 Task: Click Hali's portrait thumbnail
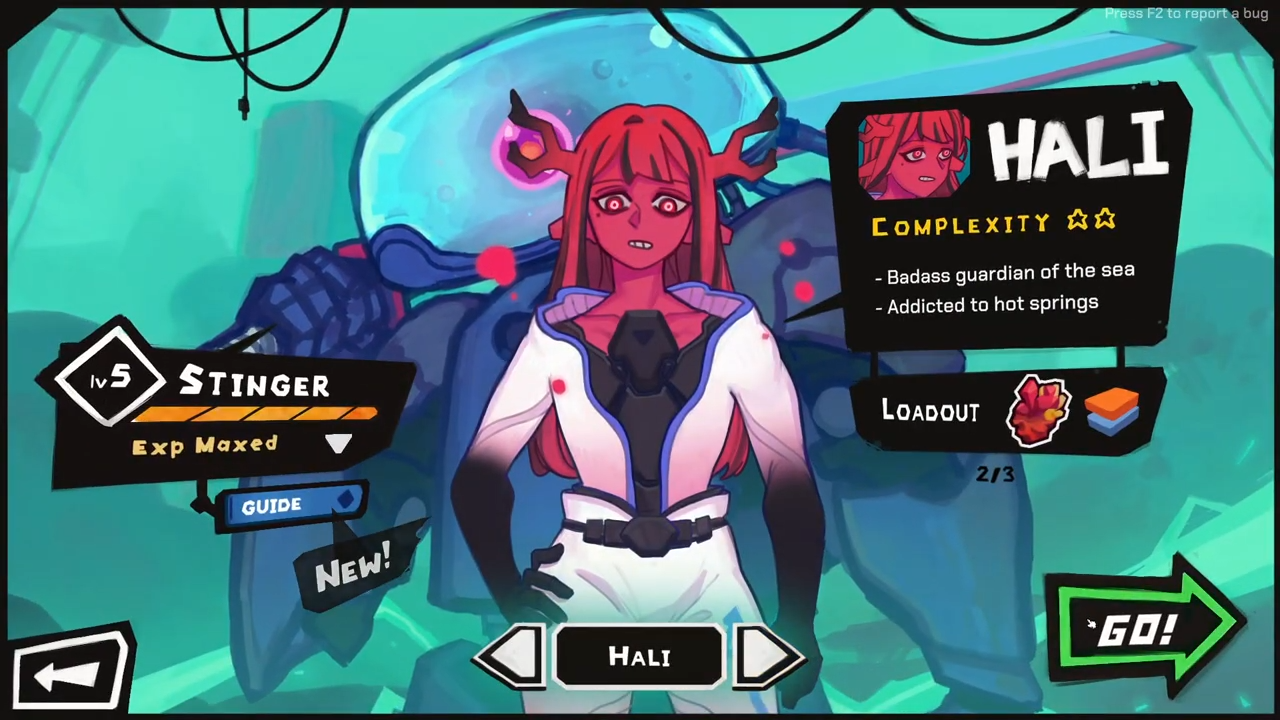point(913,154)
